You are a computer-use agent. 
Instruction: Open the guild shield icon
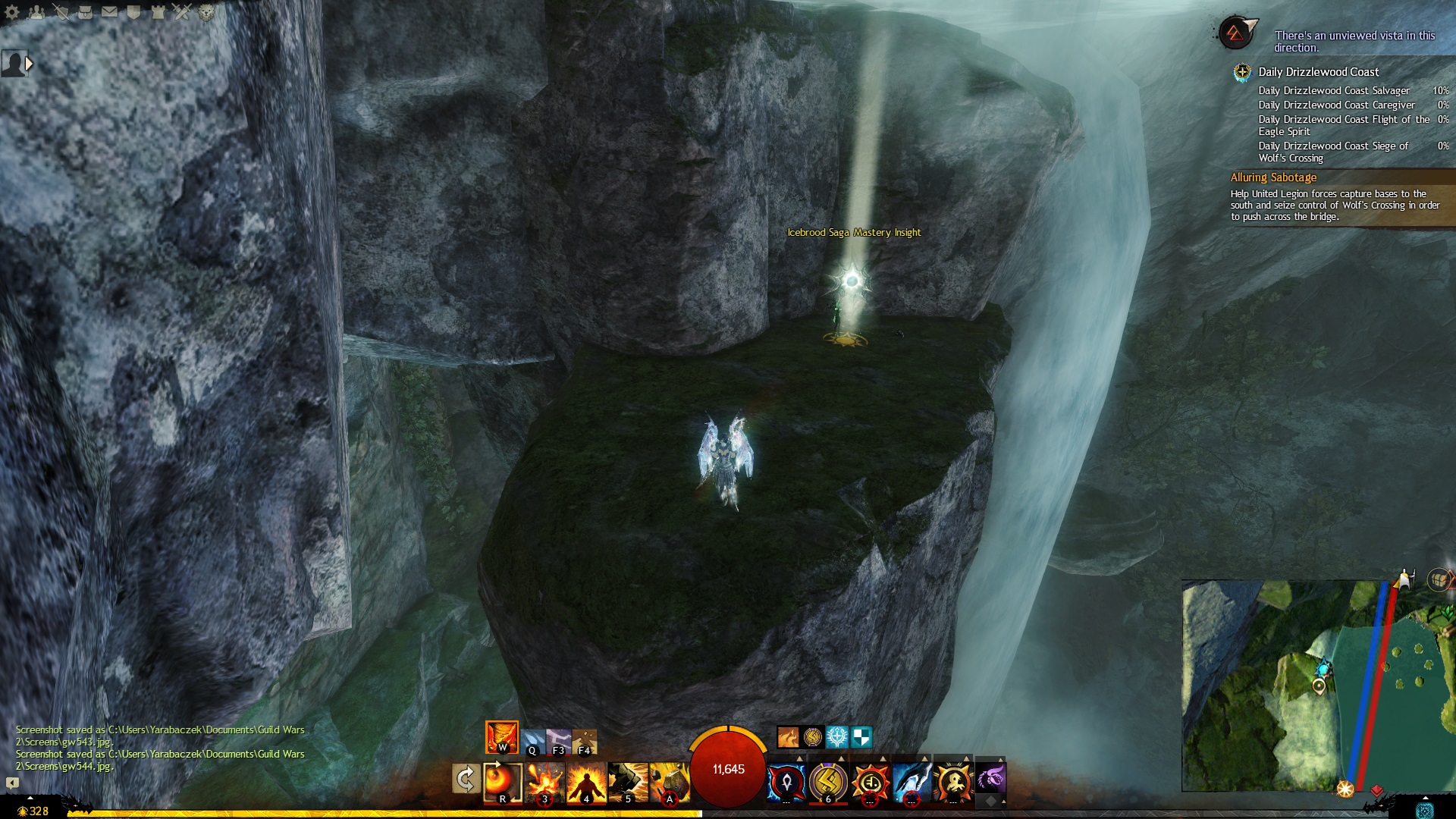click(x=133, y=12)
